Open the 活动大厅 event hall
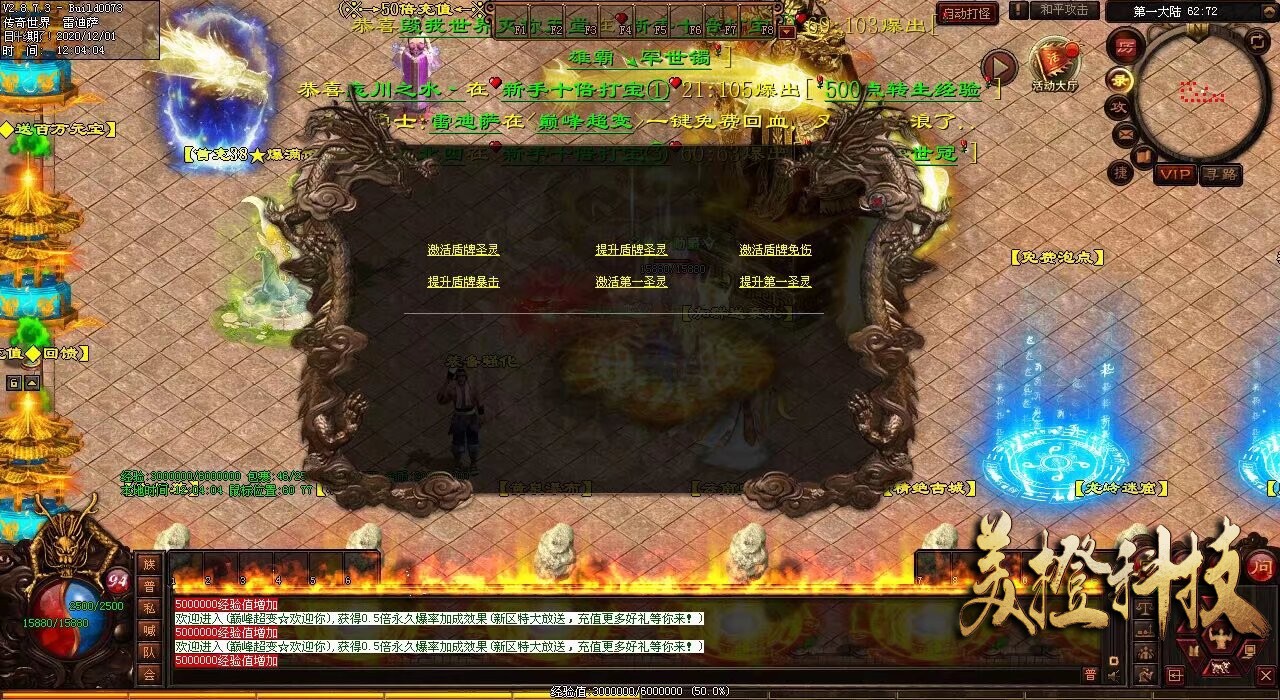1280x700 pixels. click(x=1055, y=66)
